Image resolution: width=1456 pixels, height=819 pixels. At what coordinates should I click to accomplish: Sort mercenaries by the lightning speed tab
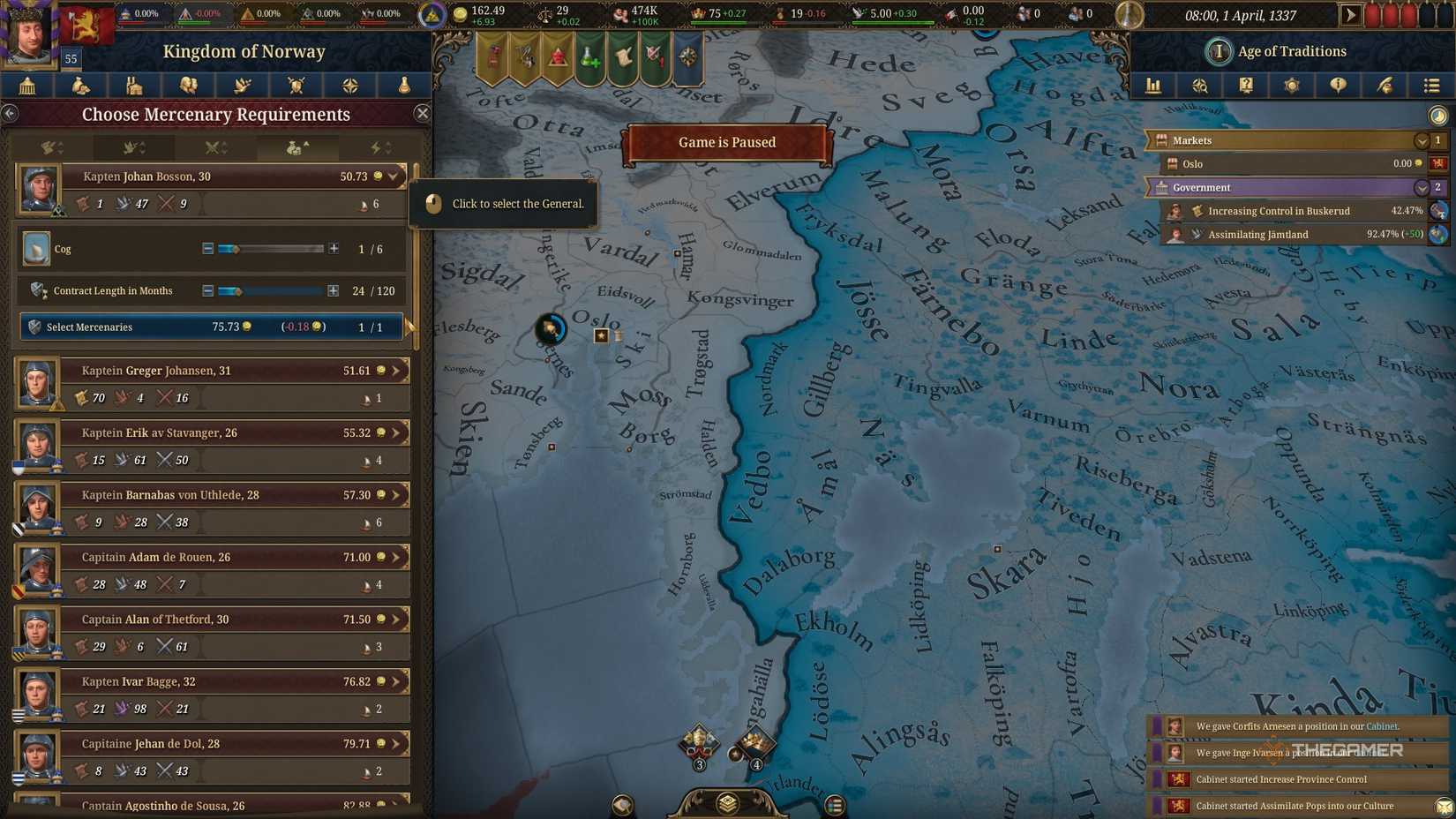coord(379,147)
